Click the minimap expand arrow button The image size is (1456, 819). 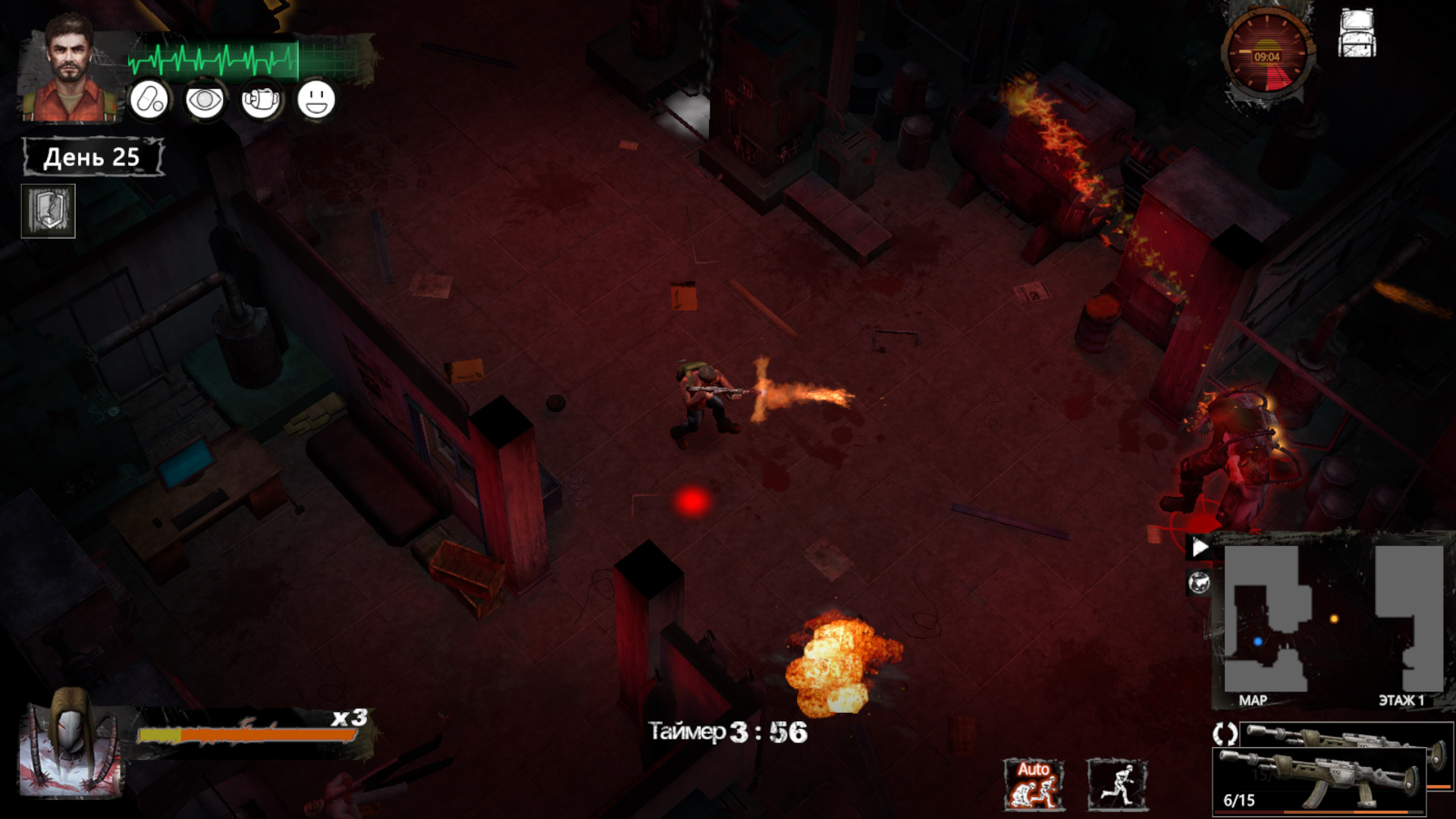pos(1200,548)
